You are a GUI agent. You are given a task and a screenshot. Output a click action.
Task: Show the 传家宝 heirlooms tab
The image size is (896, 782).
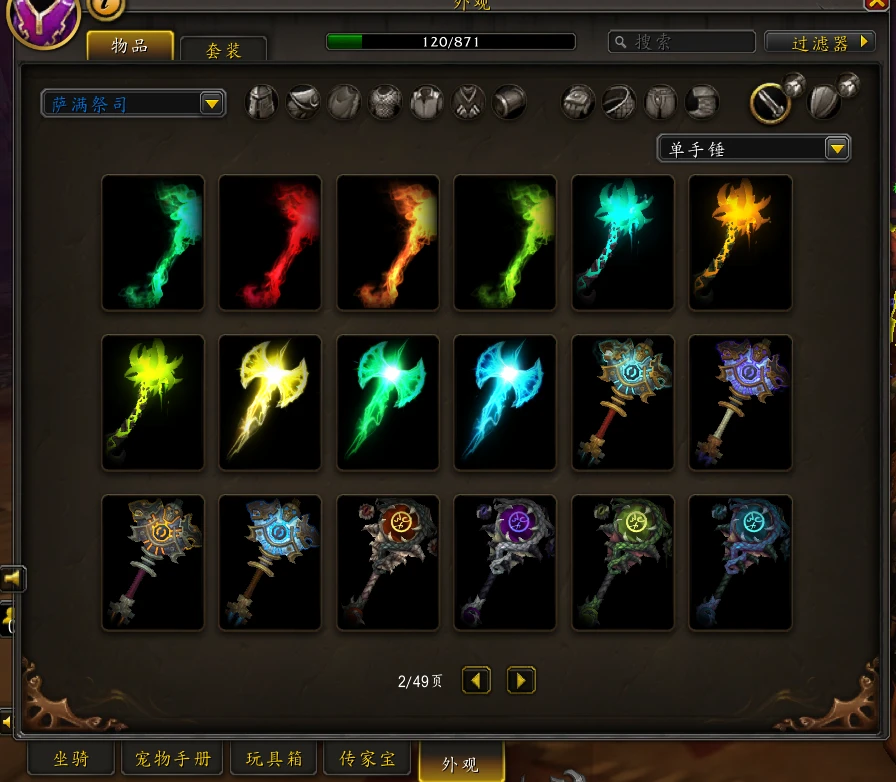click(368, 759)
